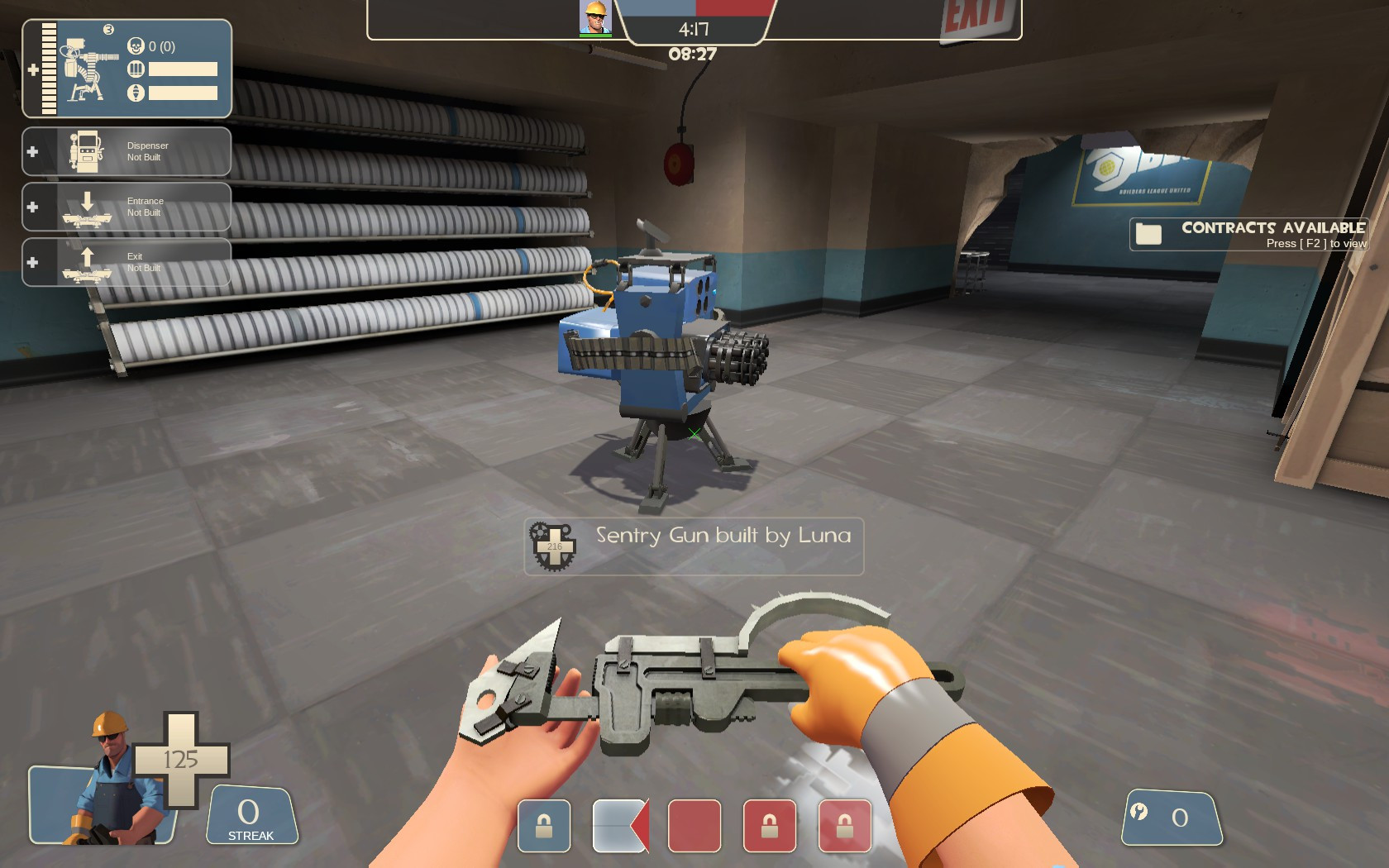Screen dimensions: 1389x868
Task: Click the blue locked slot in the action bar
Action: (x=543, y=824)
